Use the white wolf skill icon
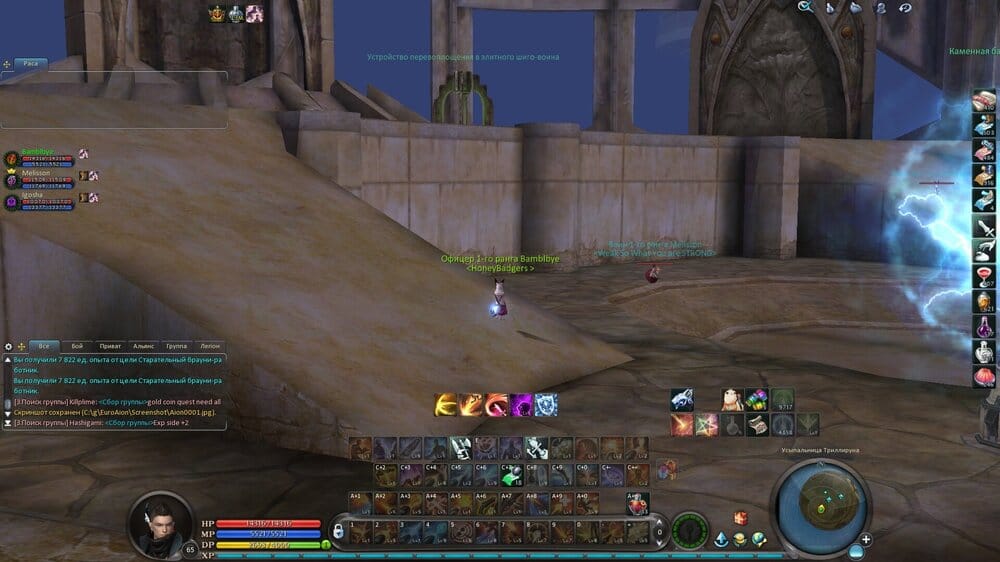 pyautogui.click(x=682, y=400)
